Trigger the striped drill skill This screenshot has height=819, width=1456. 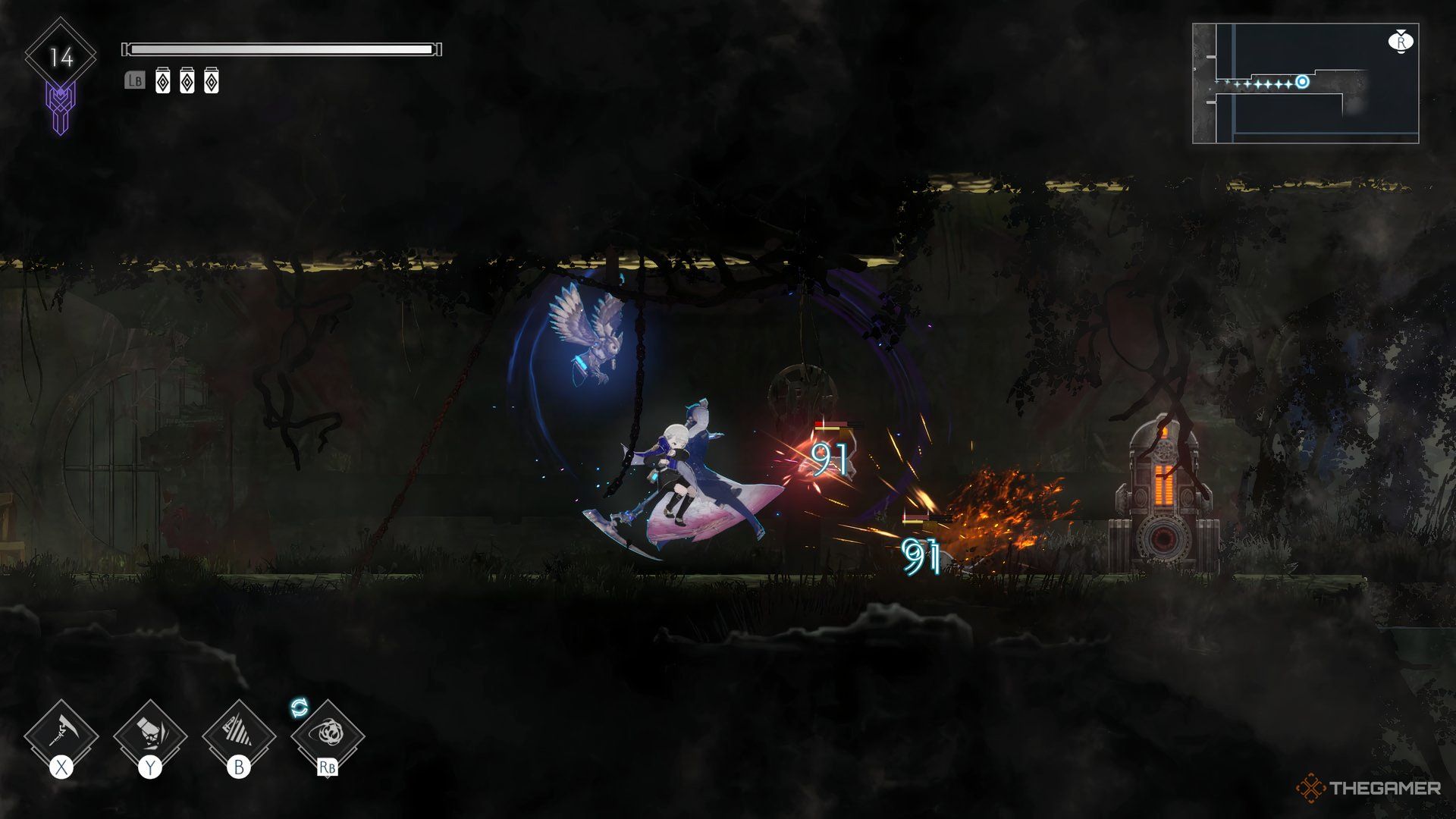(x=239, y=736)
